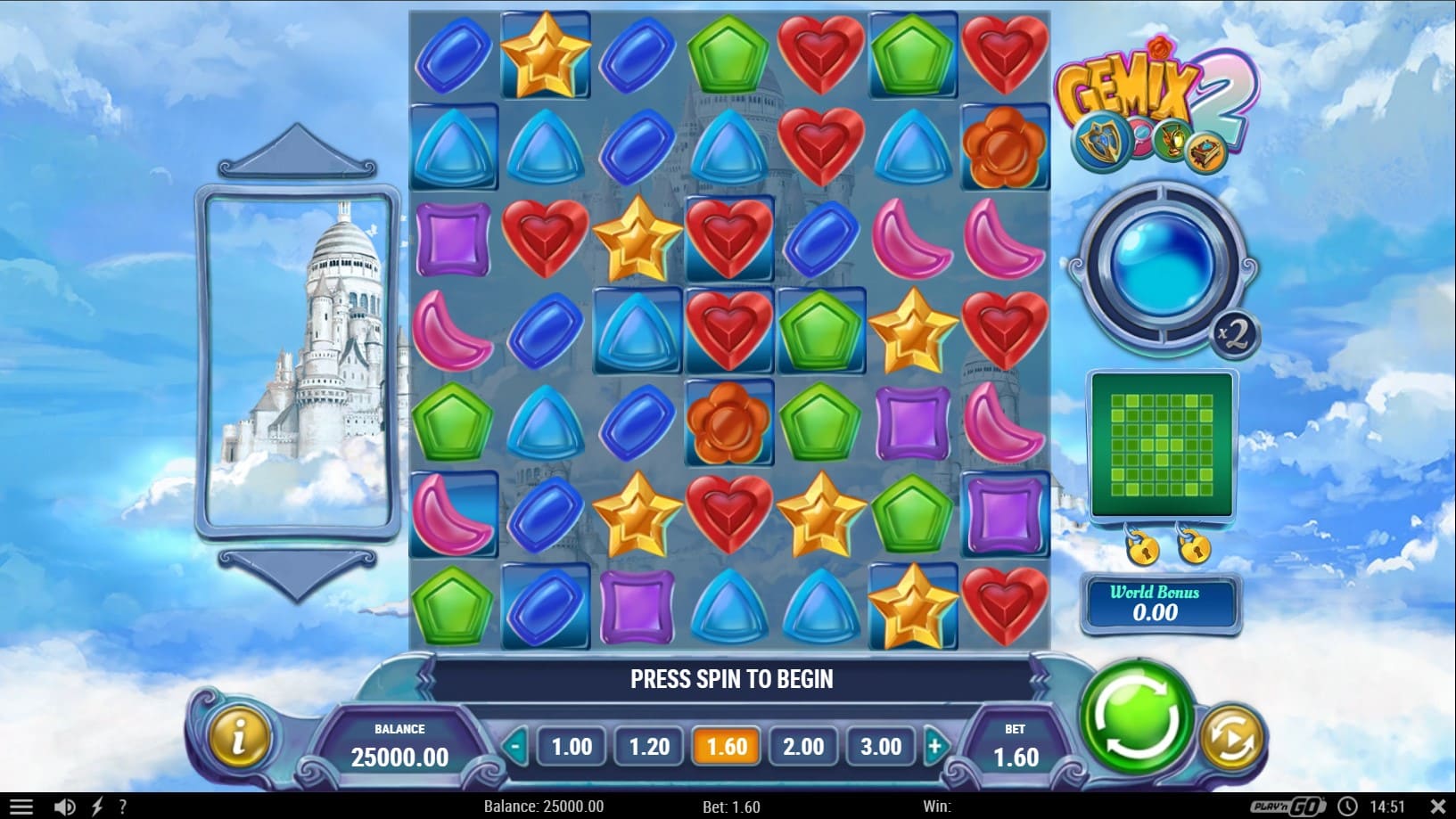Show the game info paytable
Image resolution: width=1456 pixels, height=819 pixels.
pos(238,737)
